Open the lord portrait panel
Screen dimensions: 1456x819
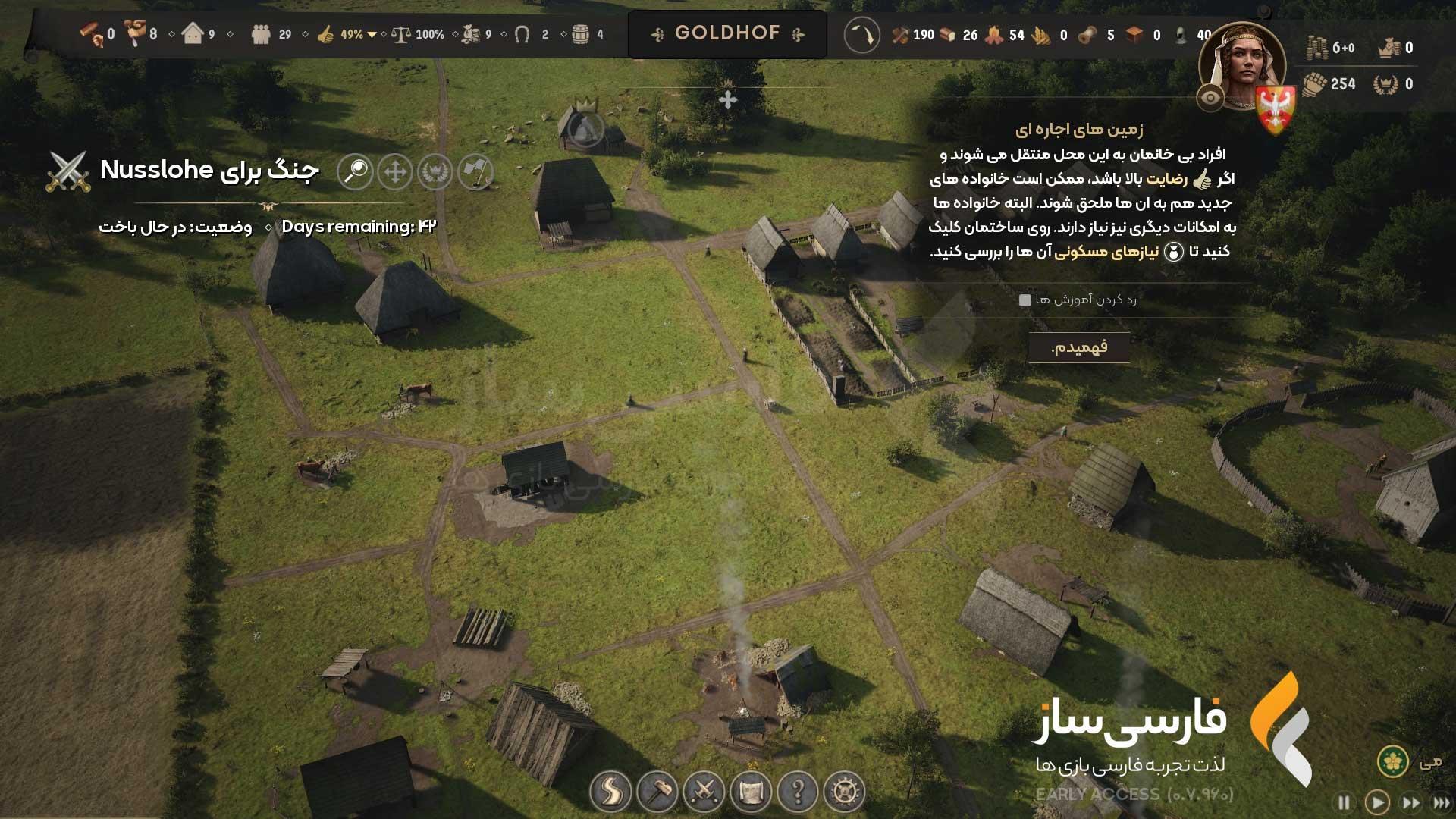(x=1242, y=67)
